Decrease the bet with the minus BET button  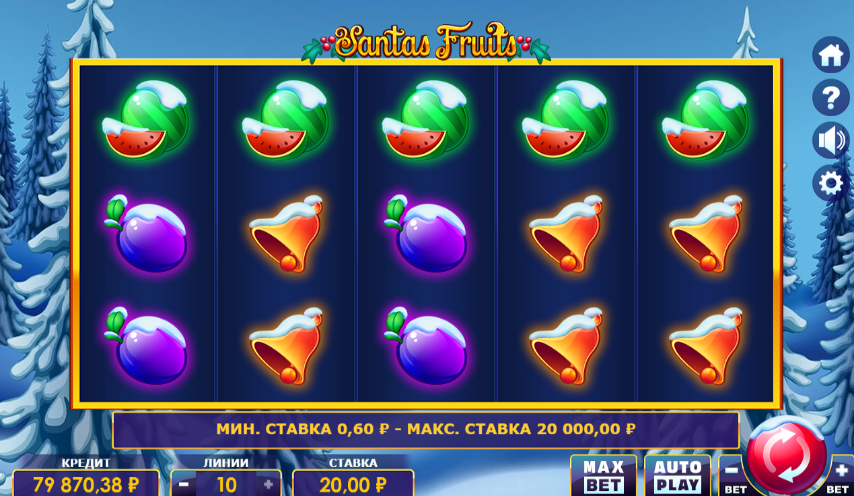(733, 474)
